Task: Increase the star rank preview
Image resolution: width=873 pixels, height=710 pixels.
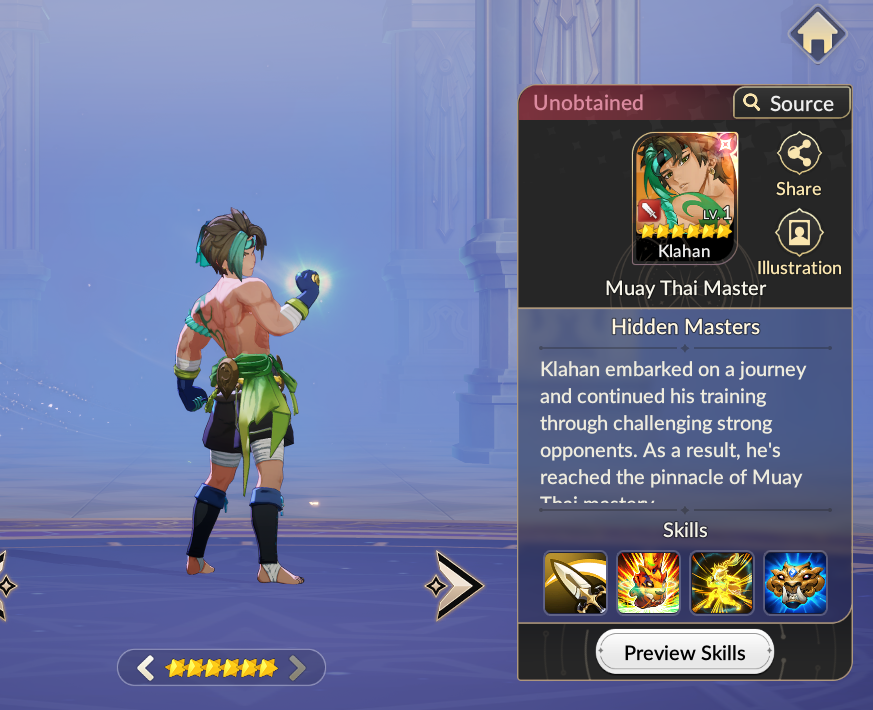Action: (x=297, y=668)
